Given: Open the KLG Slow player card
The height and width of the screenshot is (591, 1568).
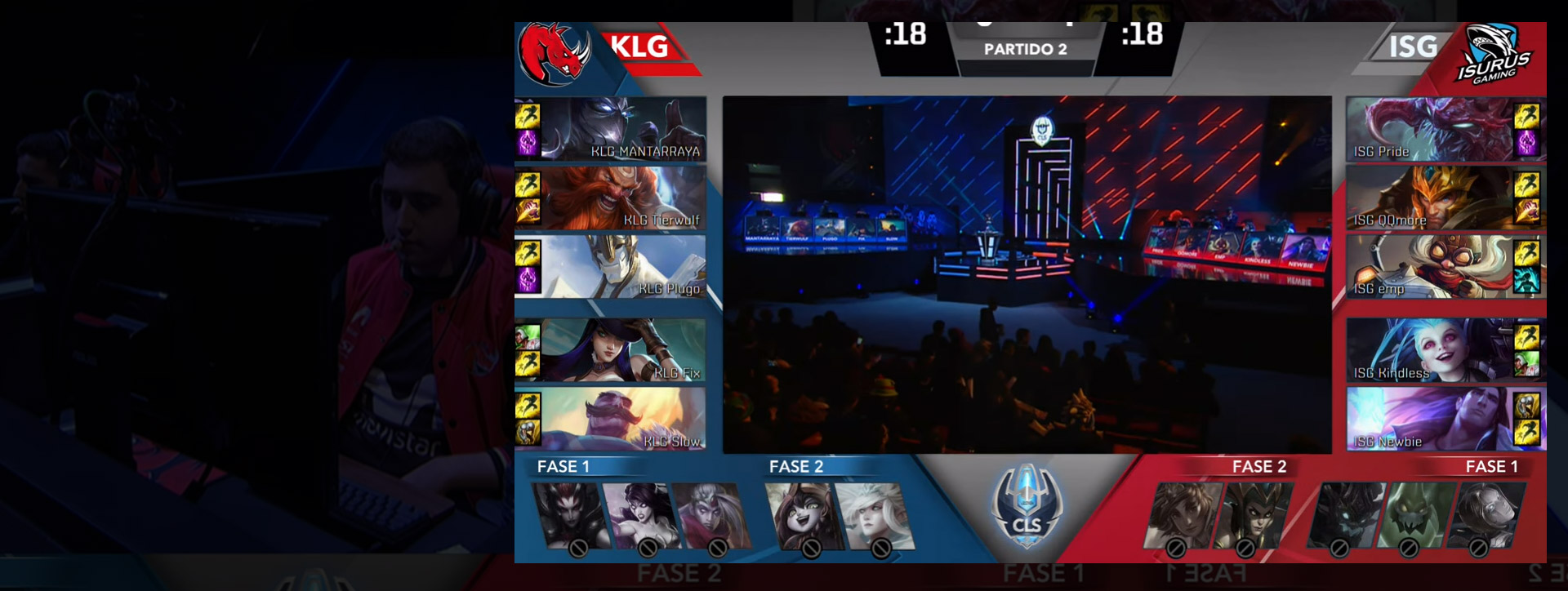Looking at the screenshot, I should tap(624, 419).
